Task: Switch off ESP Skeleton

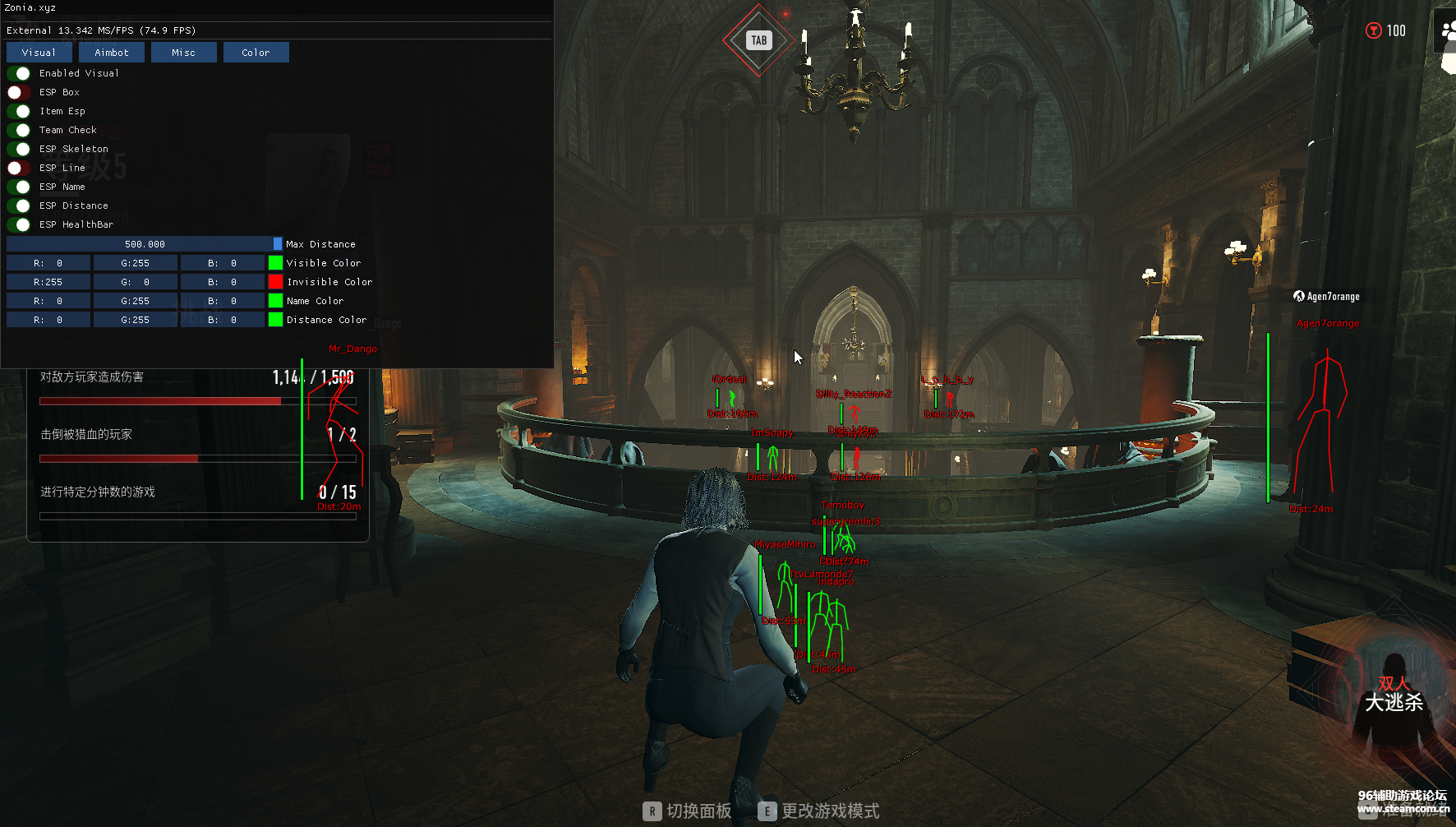Action: coord(19,149)
